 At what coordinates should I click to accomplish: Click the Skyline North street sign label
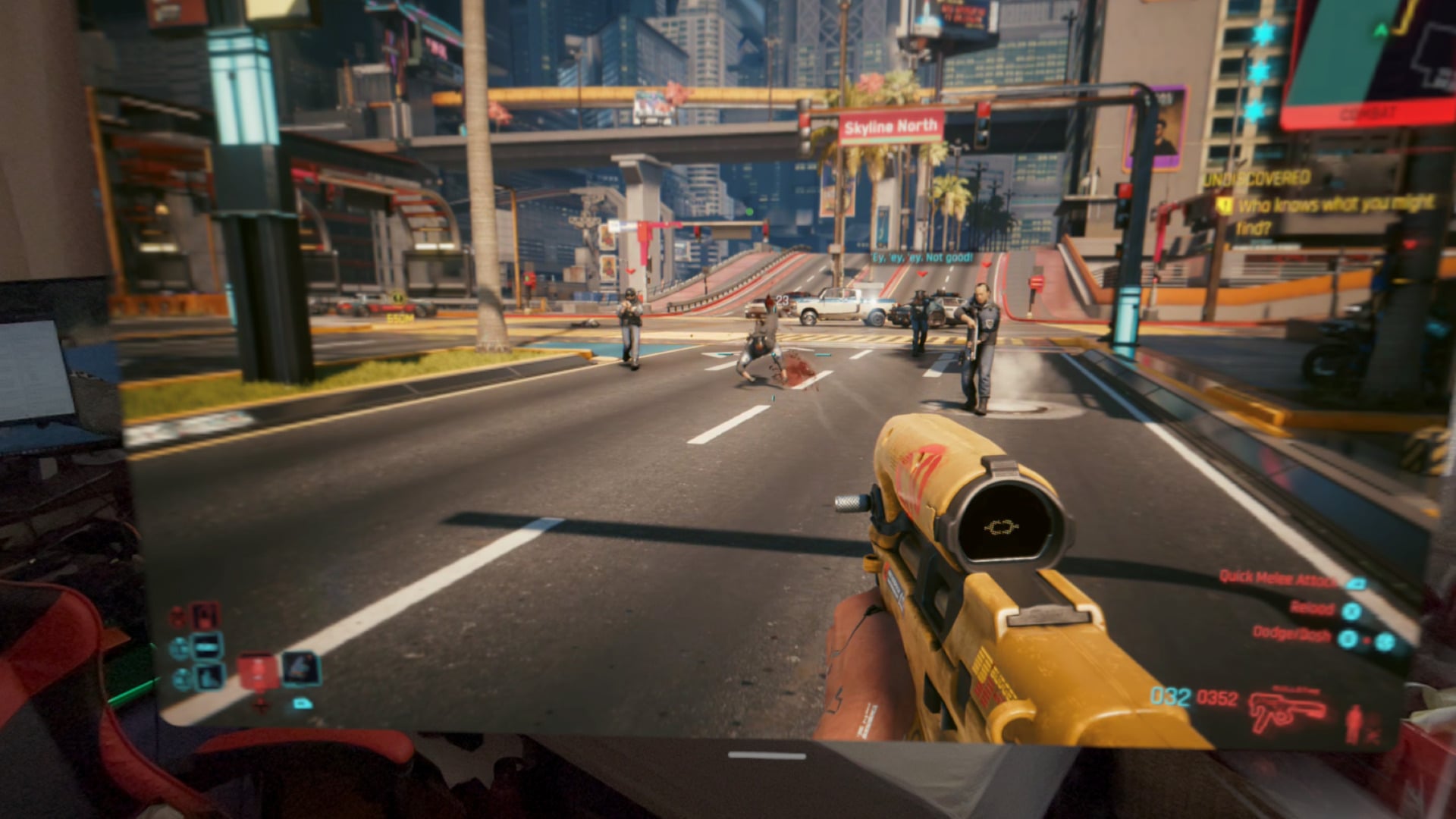click(x=892, y=126)
